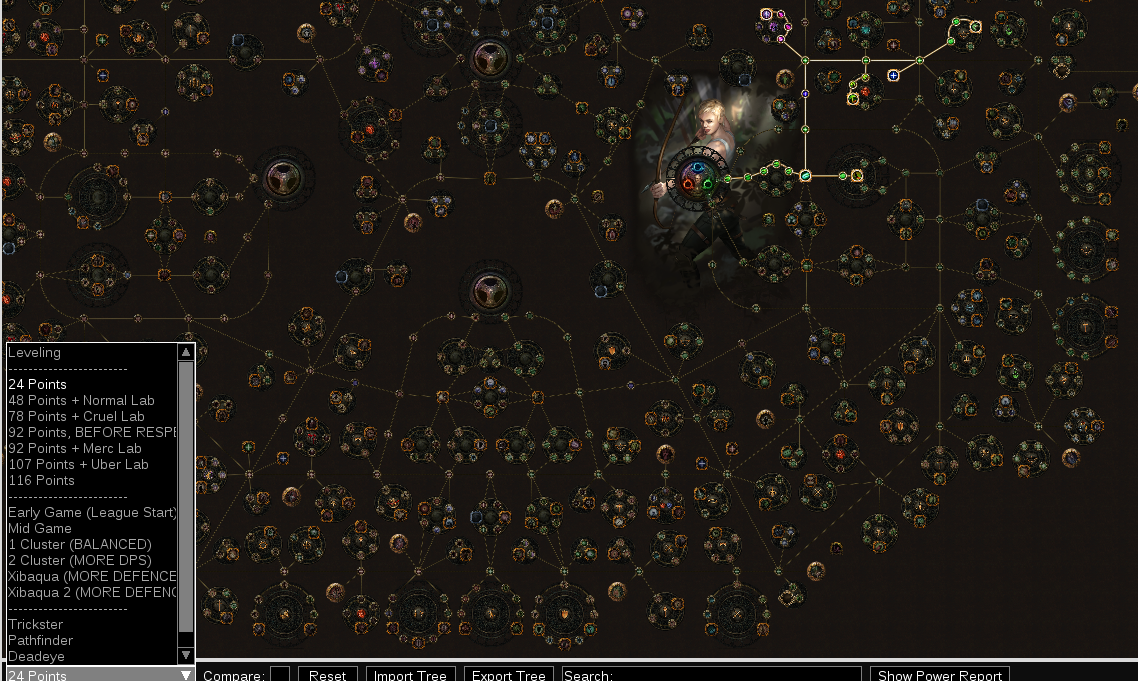
Task: Select the 48 Points + Normal Lab tree
Action: (81, 400)
